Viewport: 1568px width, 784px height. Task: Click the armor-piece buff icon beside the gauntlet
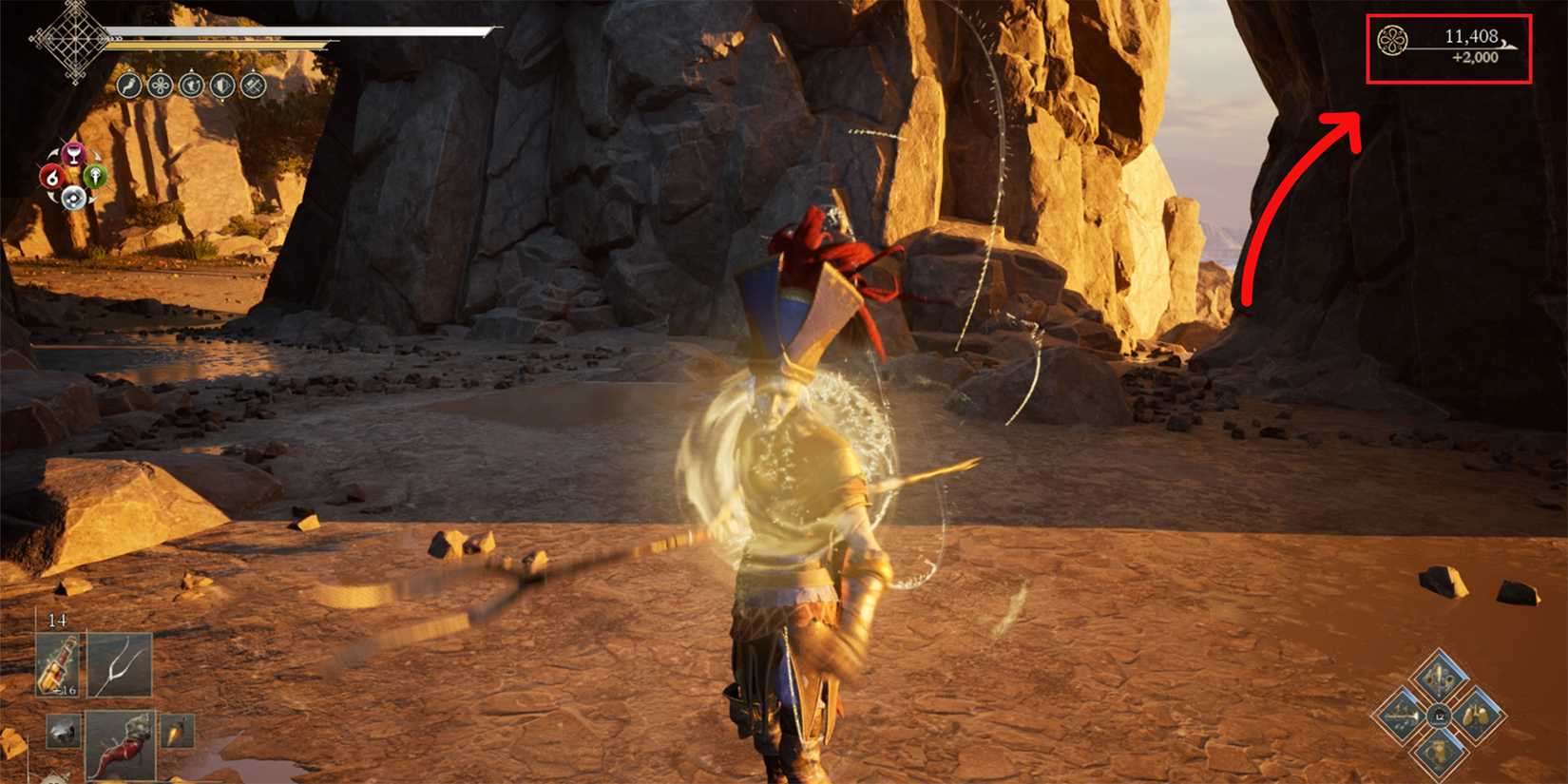click(x=220, y=86)
